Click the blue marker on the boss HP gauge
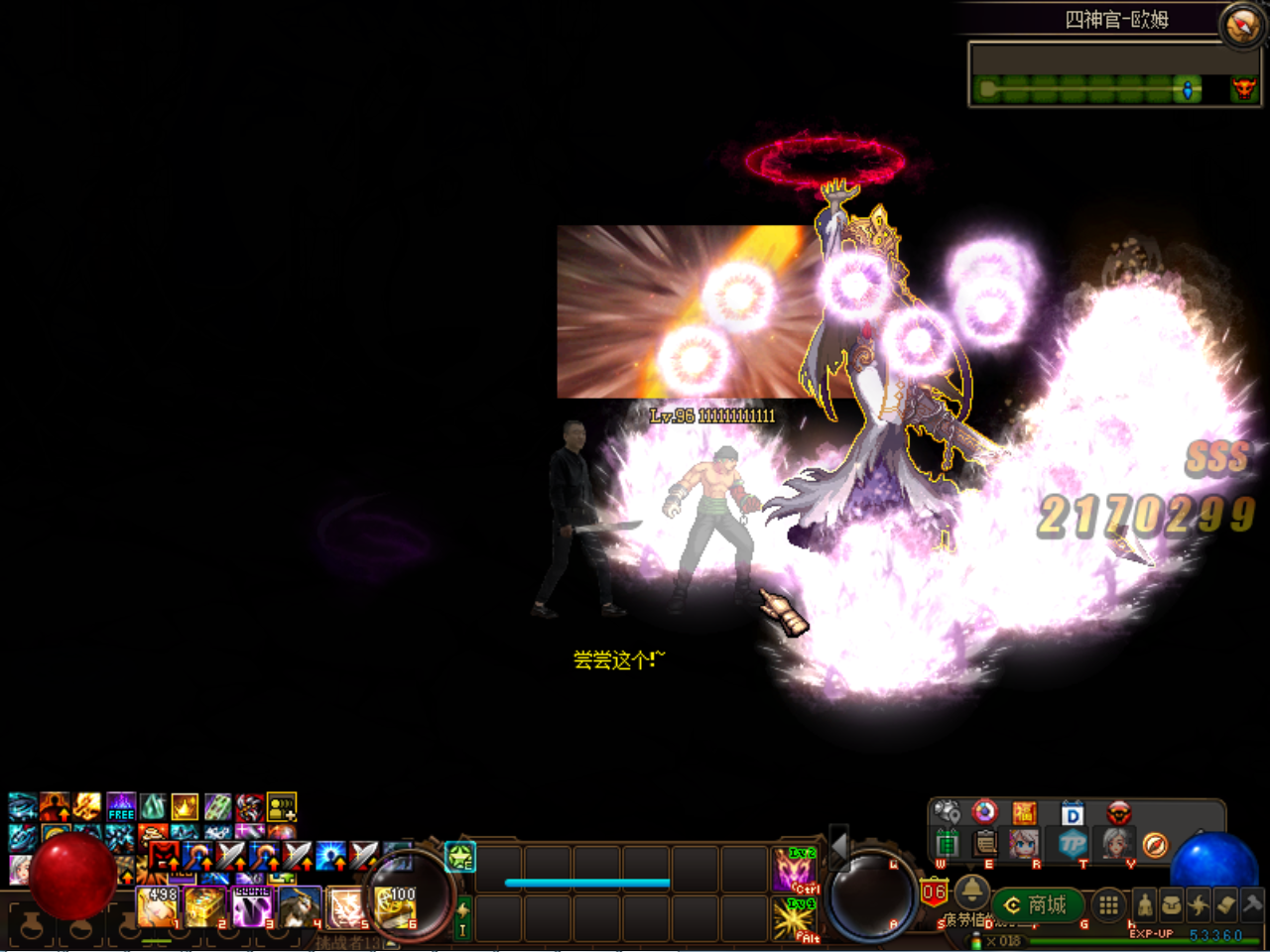1270x952 pixels. (x=1187, y=88)
